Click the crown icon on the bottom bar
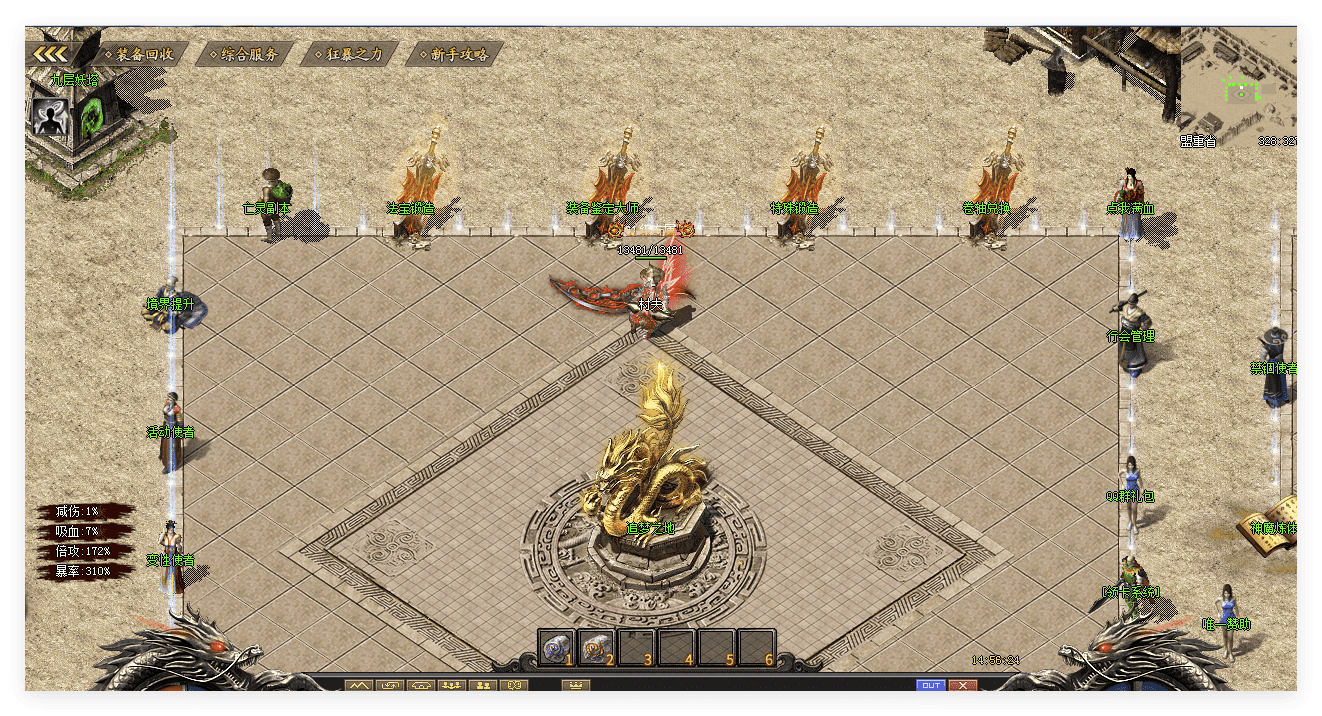The image size is (1322, 716). (575, 685)
